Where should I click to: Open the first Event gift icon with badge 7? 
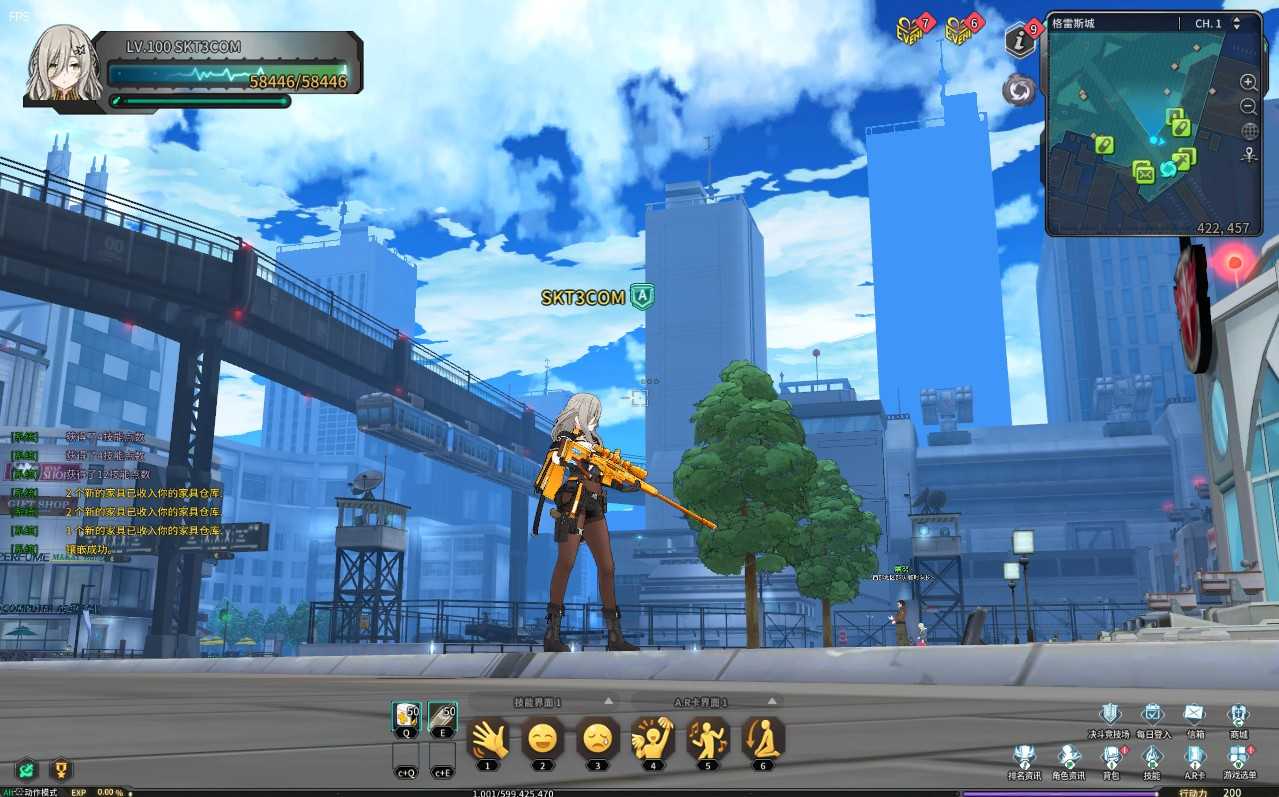tap(910, 31)
